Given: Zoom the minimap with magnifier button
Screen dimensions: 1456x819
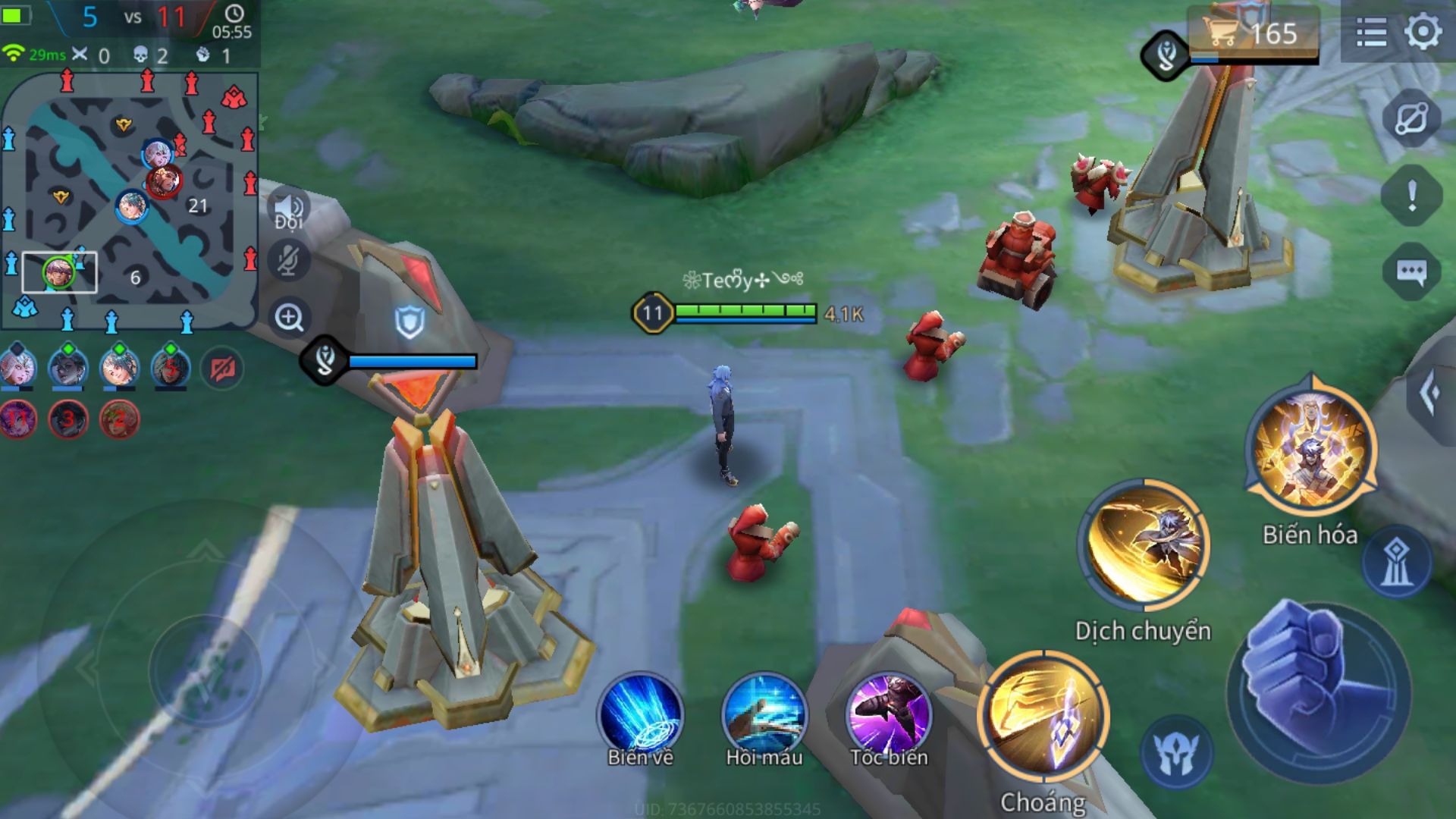Looking at the screenshot, I should [289, 317].
